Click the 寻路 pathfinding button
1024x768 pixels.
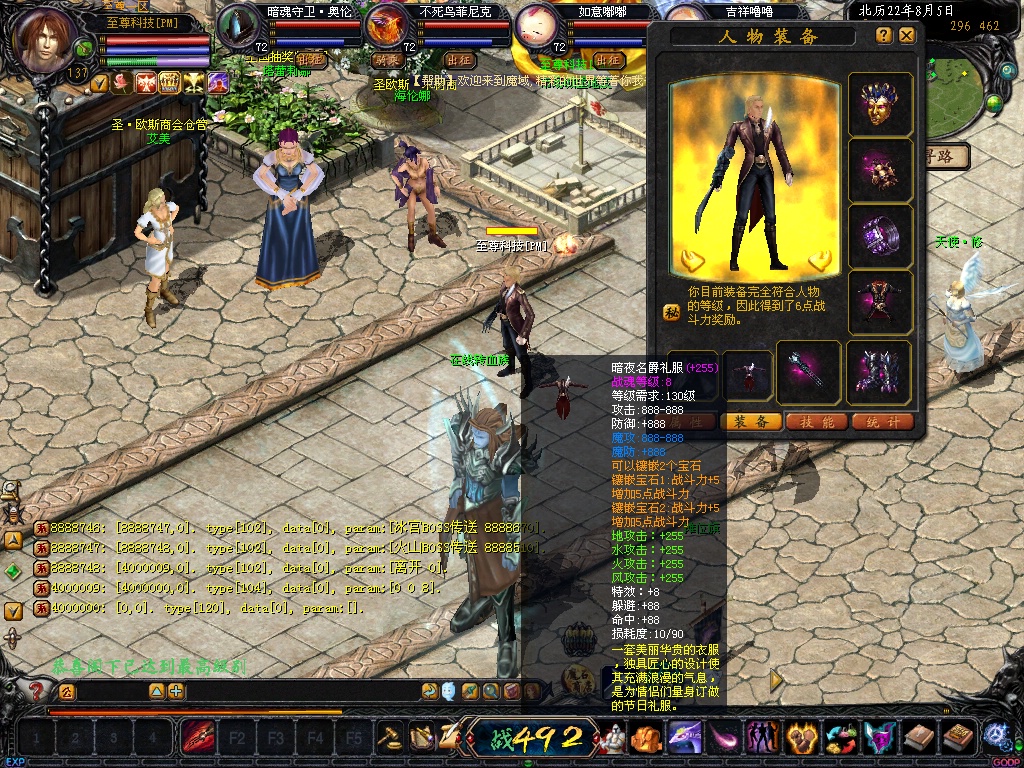click(948, 156)
